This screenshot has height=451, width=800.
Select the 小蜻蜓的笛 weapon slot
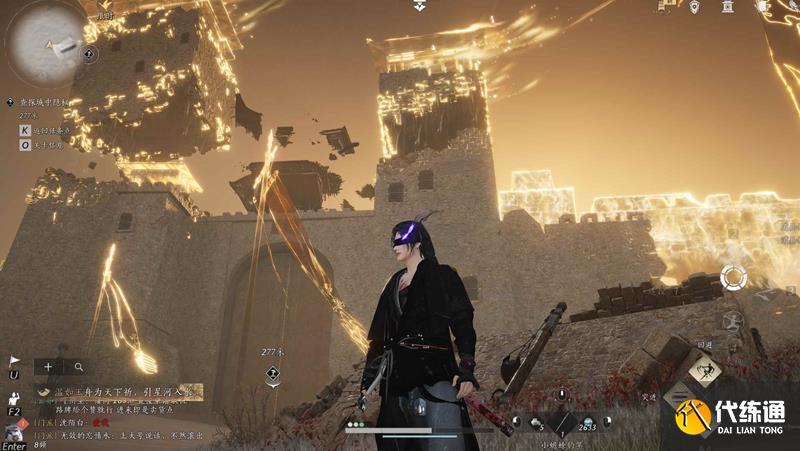(x=560, y=424)
